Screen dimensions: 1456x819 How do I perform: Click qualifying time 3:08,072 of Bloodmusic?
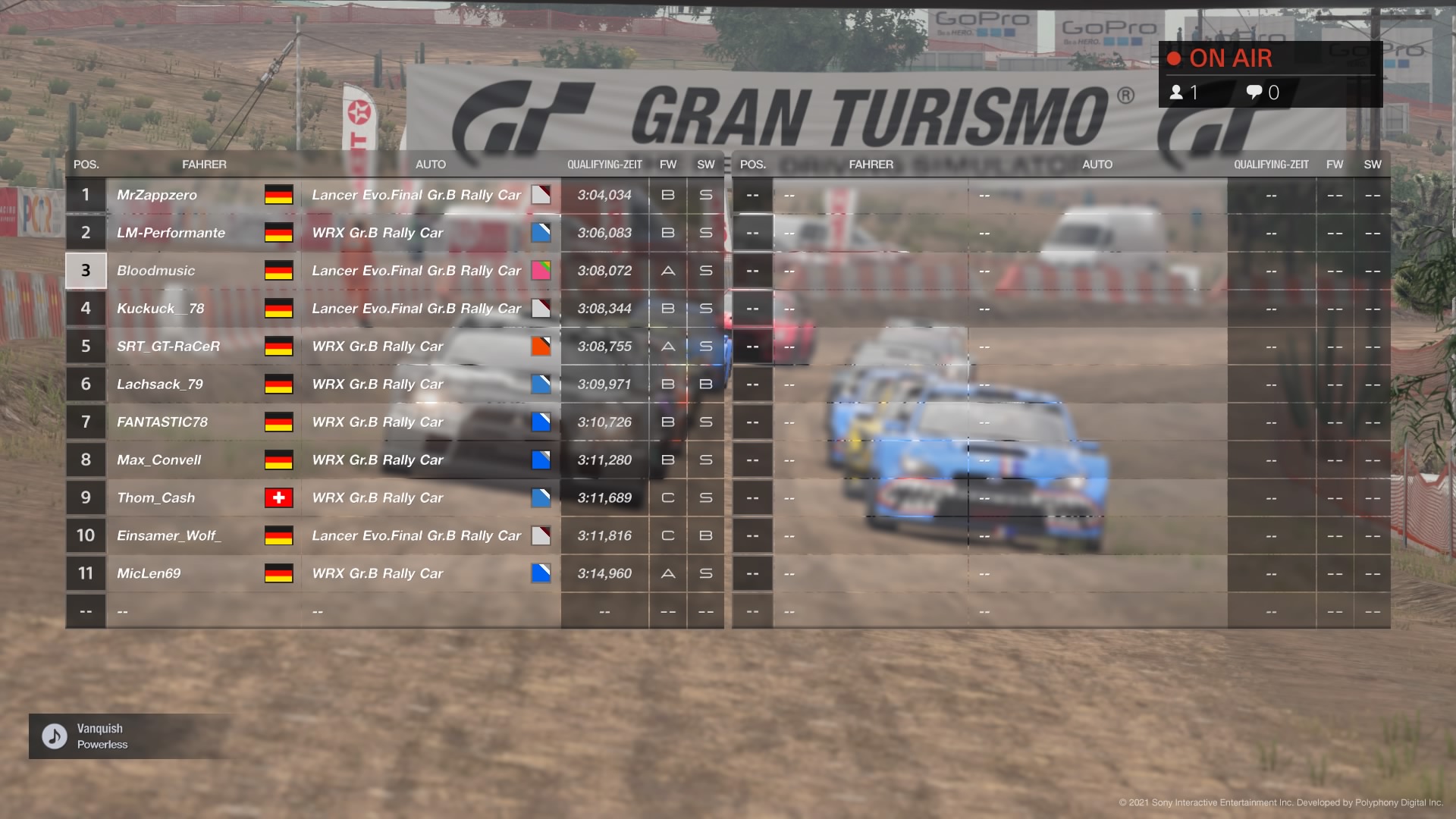(604, 271)
